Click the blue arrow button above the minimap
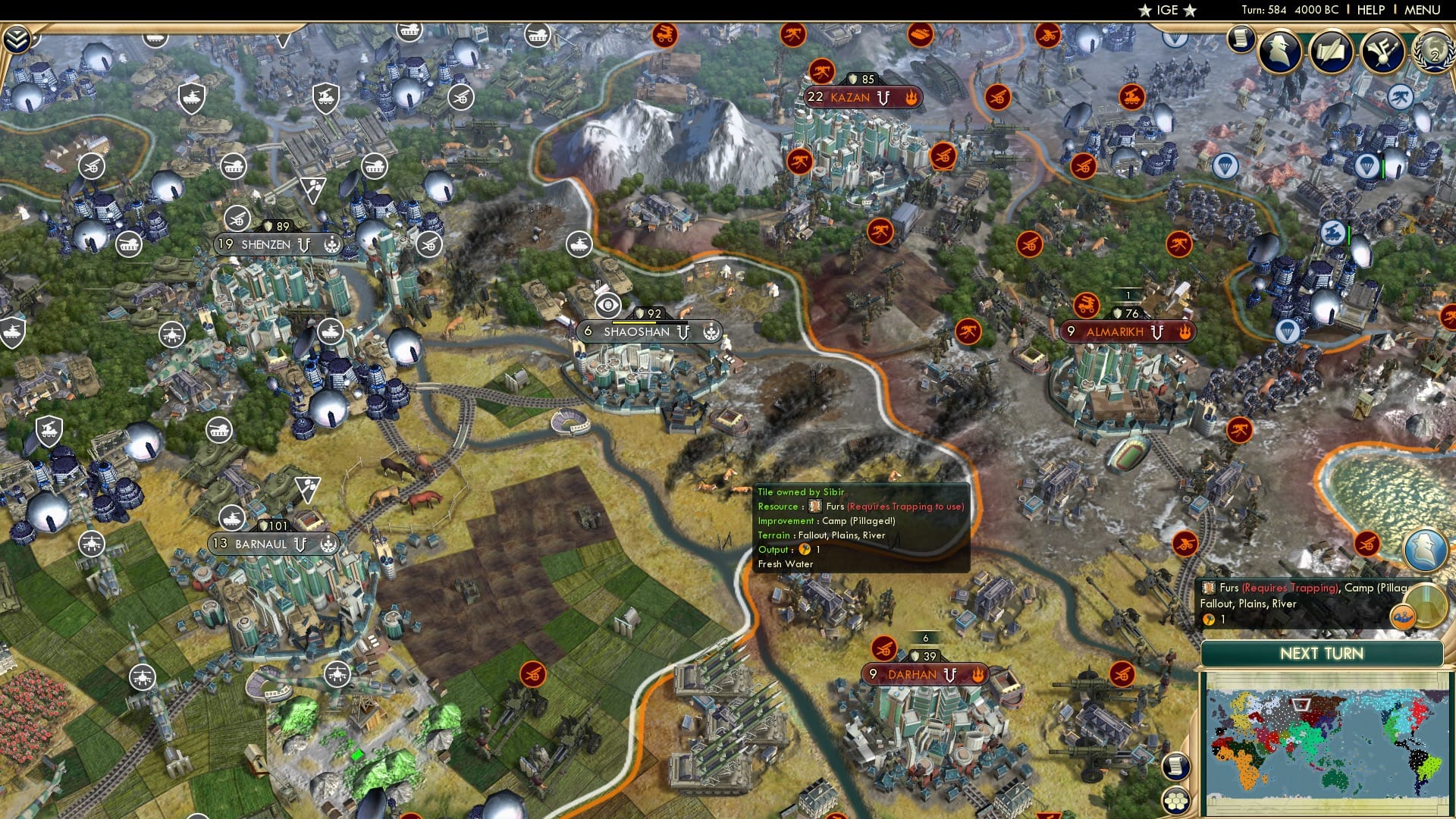1456x819 pixels. 1423,551
